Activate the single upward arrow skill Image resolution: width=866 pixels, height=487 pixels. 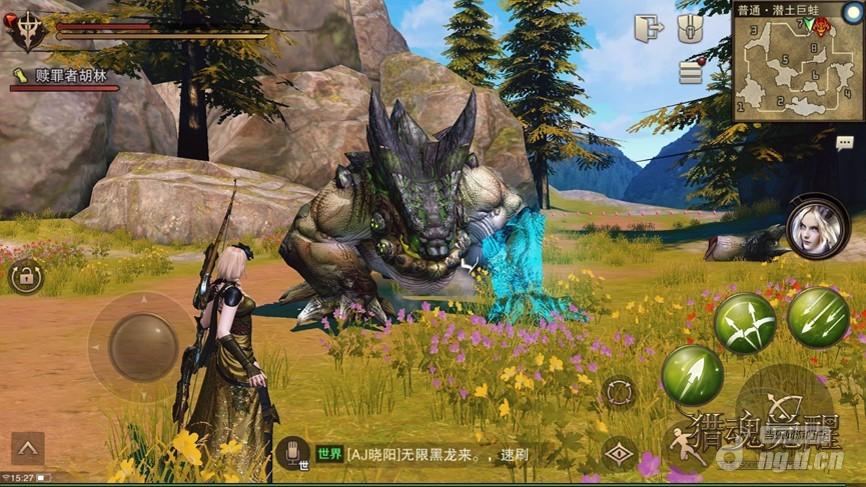click(x=692, y=376)
